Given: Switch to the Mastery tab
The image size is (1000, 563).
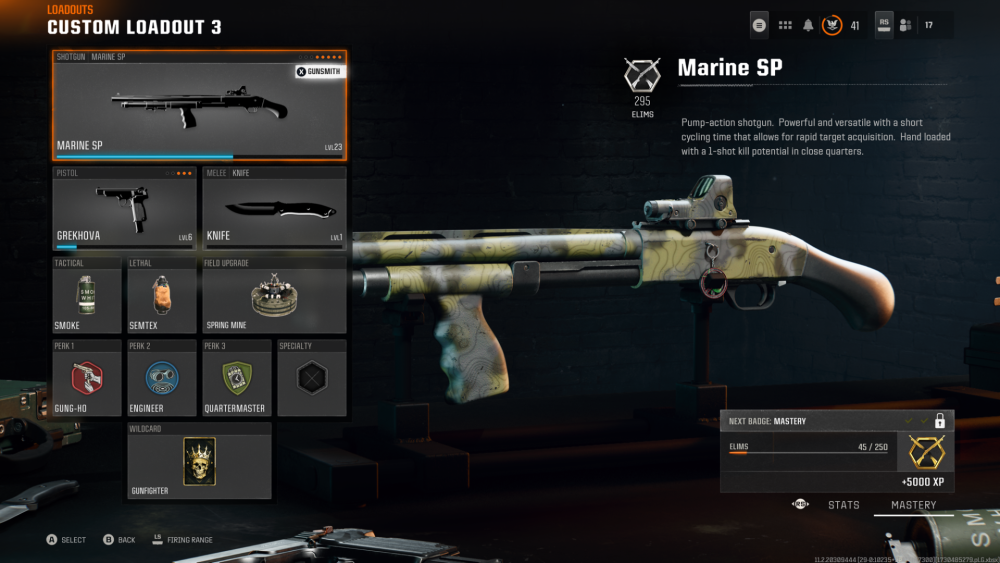Looking at the screenshot, I should (x=914, y=505).
